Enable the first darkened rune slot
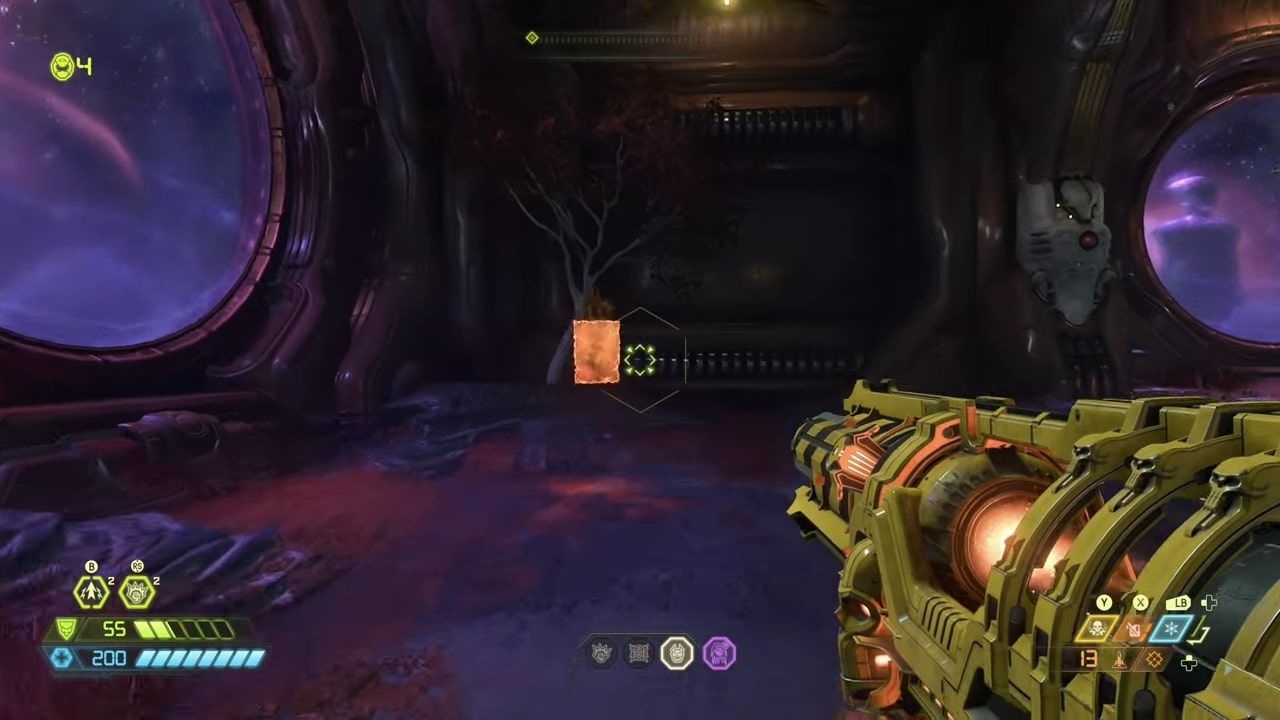This screenshot has width=1280, height=720. click(x=601, y=650)
